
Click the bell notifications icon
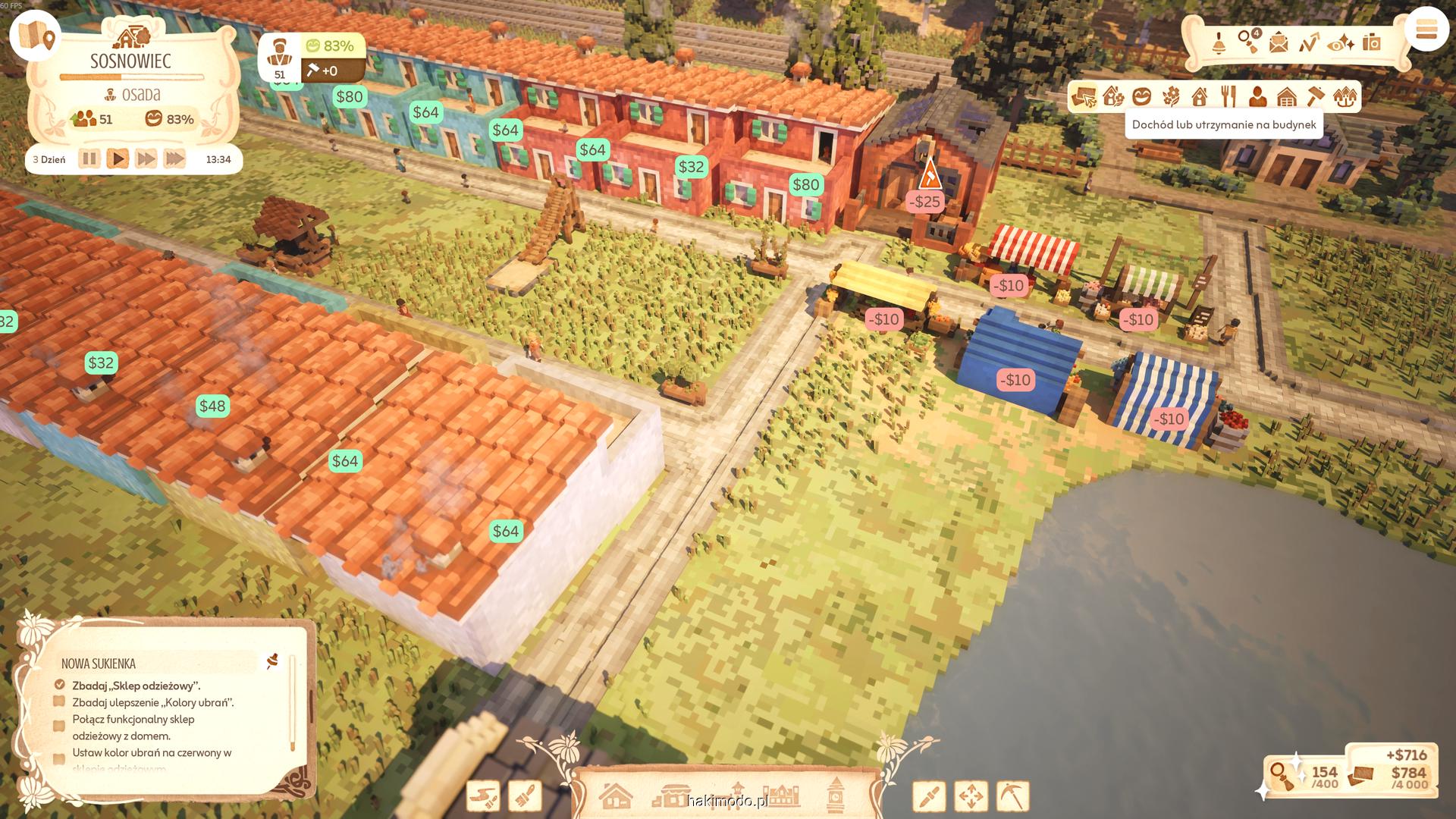[x=1219, y=42]
